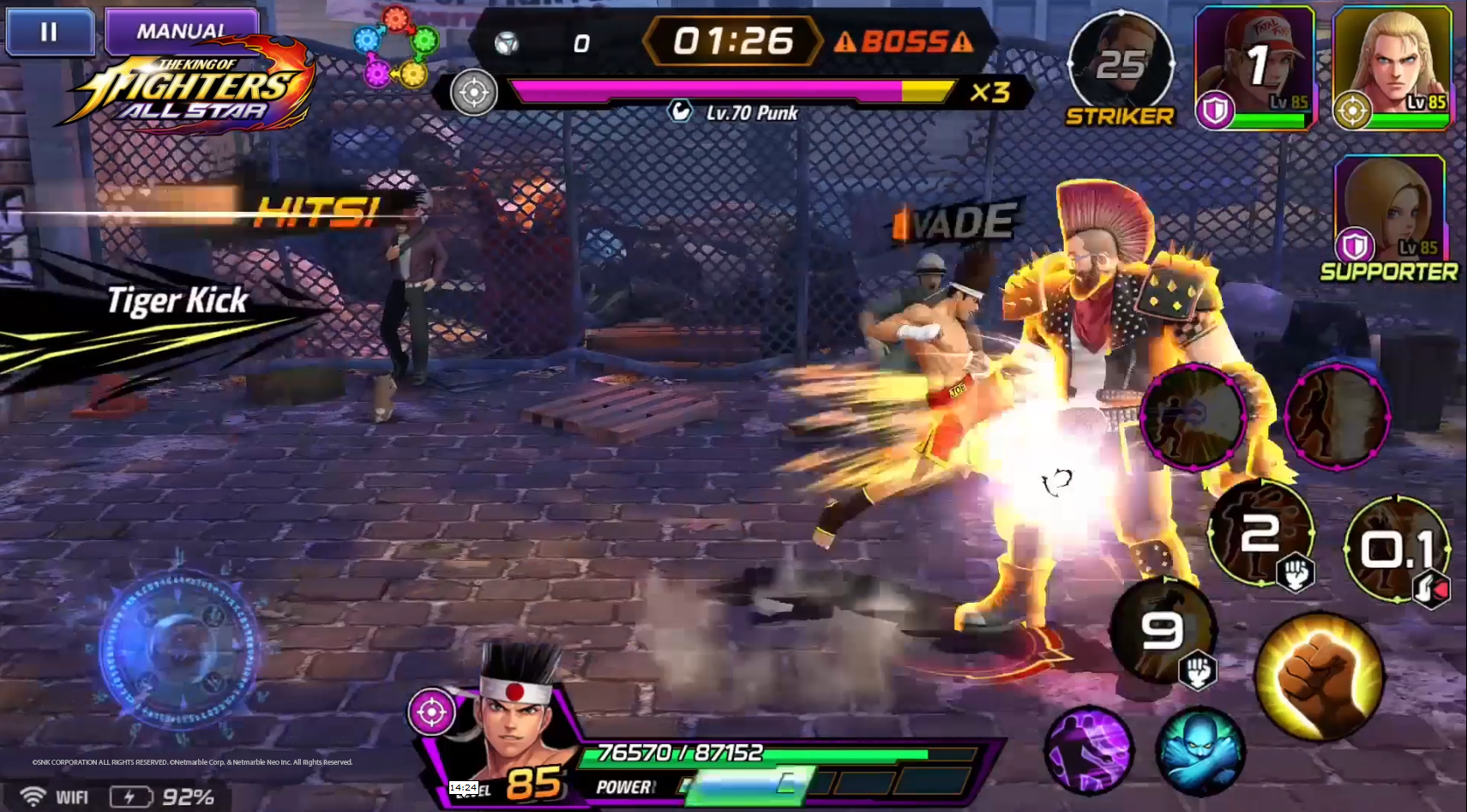The image size is (1467, 812).
Task: Swap to the red-cap fighter portrait
Action: (x=1254, y=67)
